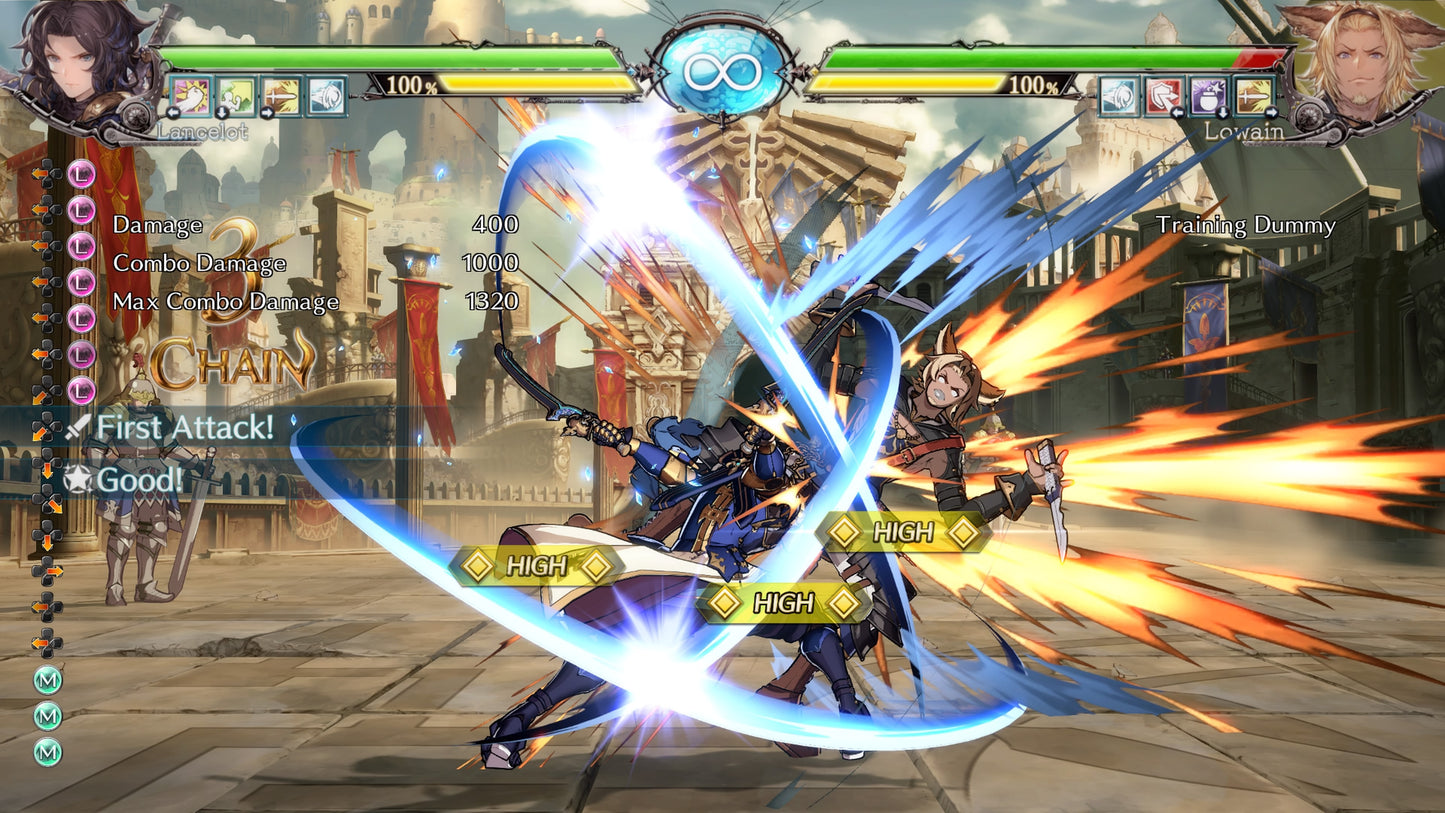The image size is (1445, 813).
Task: Open the down-arrow marker on Lowain's bomb skill
Action: coord(1223,113)
